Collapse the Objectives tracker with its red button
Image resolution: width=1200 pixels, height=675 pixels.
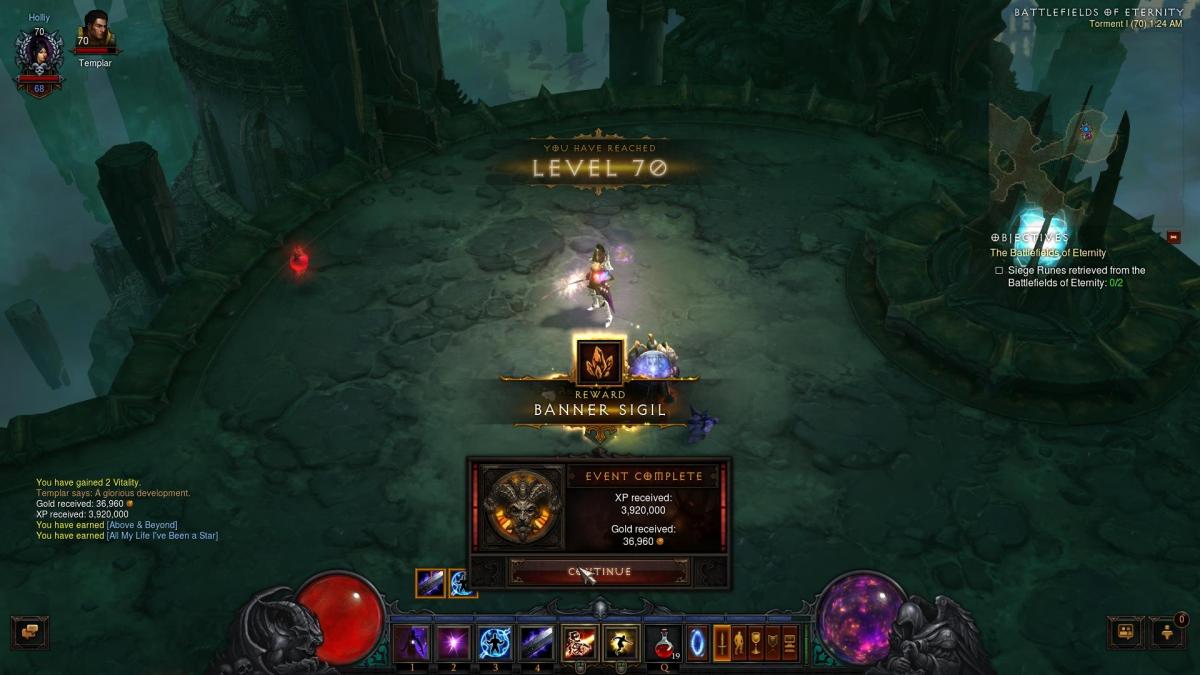[x=1173, y=237]
